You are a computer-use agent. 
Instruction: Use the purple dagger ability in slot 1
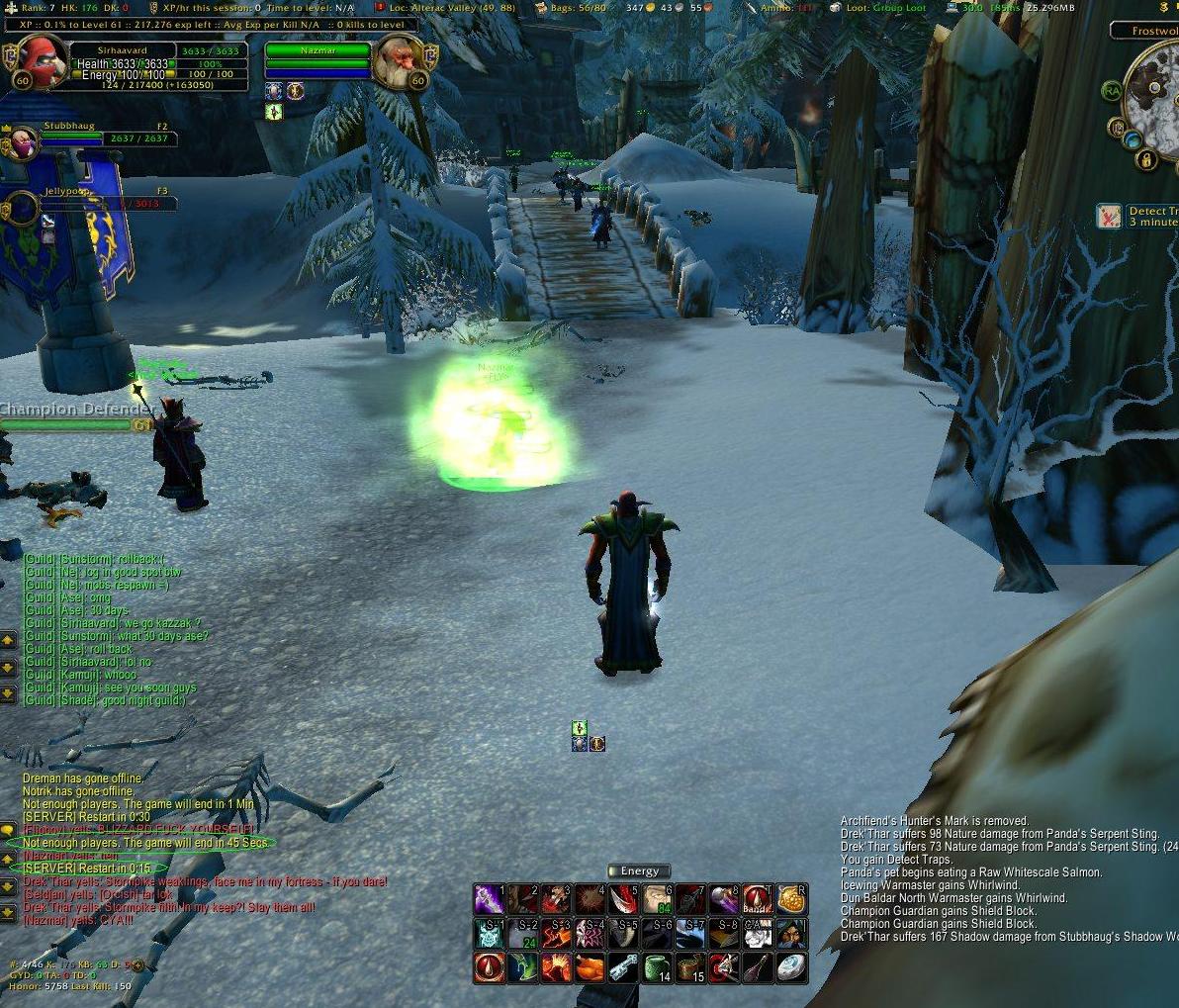pyautogui.click(x=490, y=900)
